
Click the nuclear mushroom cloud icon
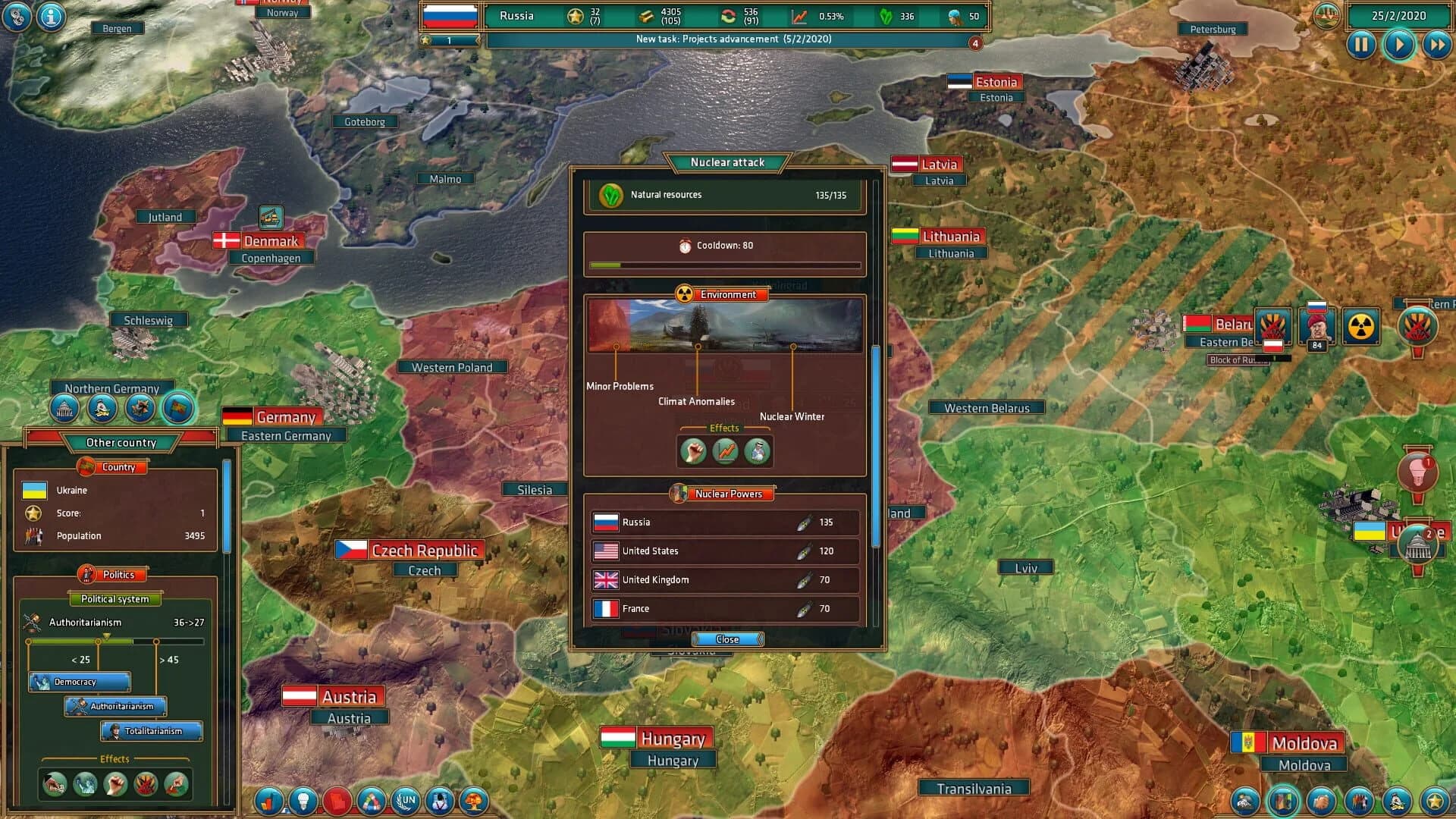475,801
